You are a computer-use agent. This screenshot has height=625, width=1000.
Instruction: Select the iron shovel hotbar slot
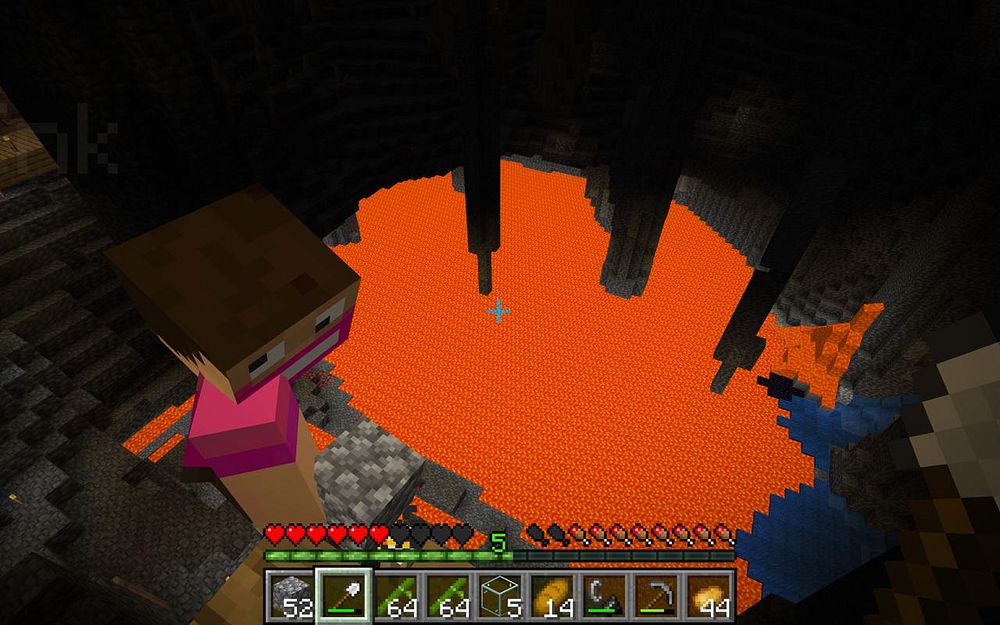click(344, 594)
